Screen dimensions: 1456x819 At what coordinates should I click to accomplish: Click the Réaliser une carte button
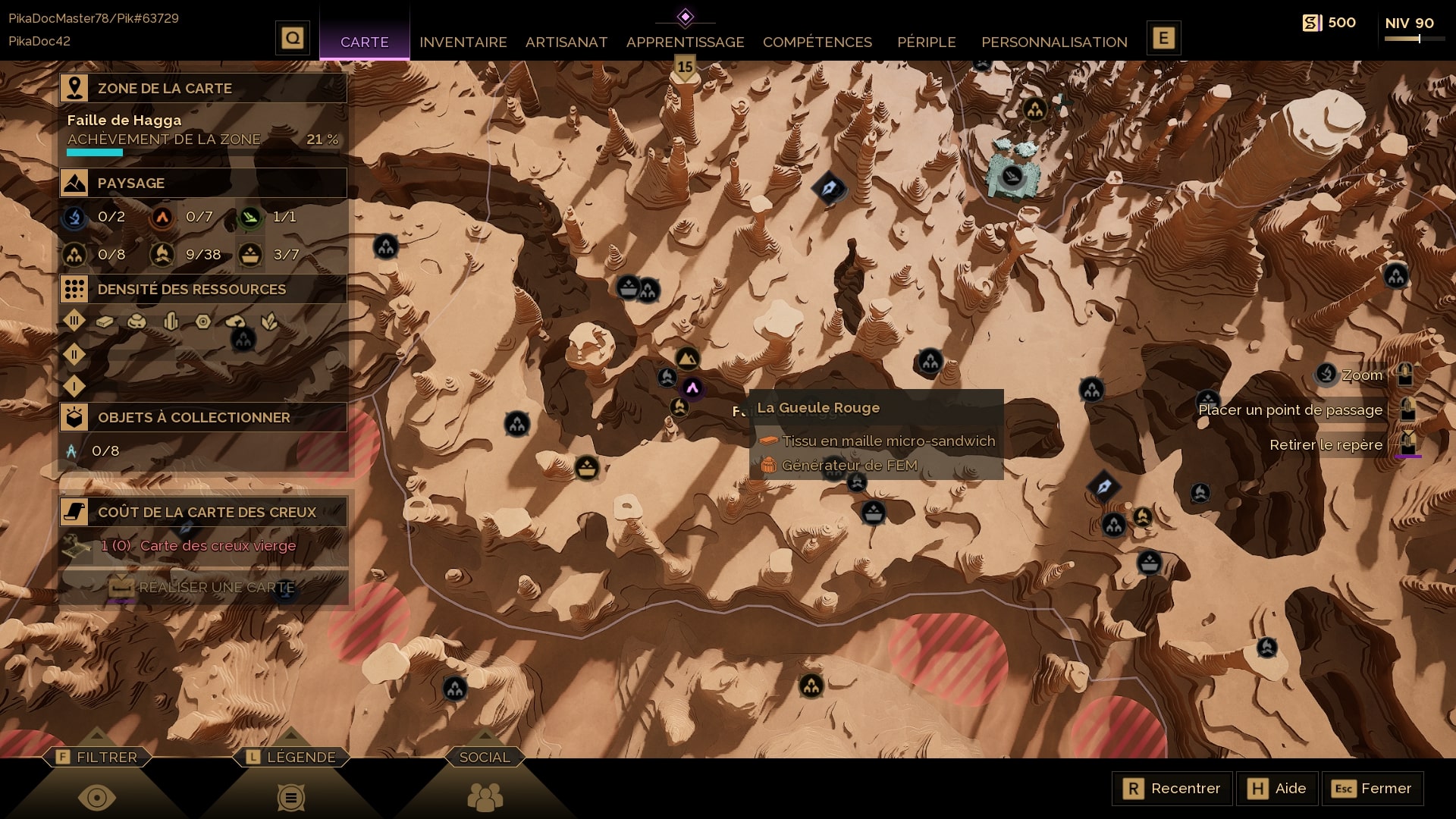point(203,588)
